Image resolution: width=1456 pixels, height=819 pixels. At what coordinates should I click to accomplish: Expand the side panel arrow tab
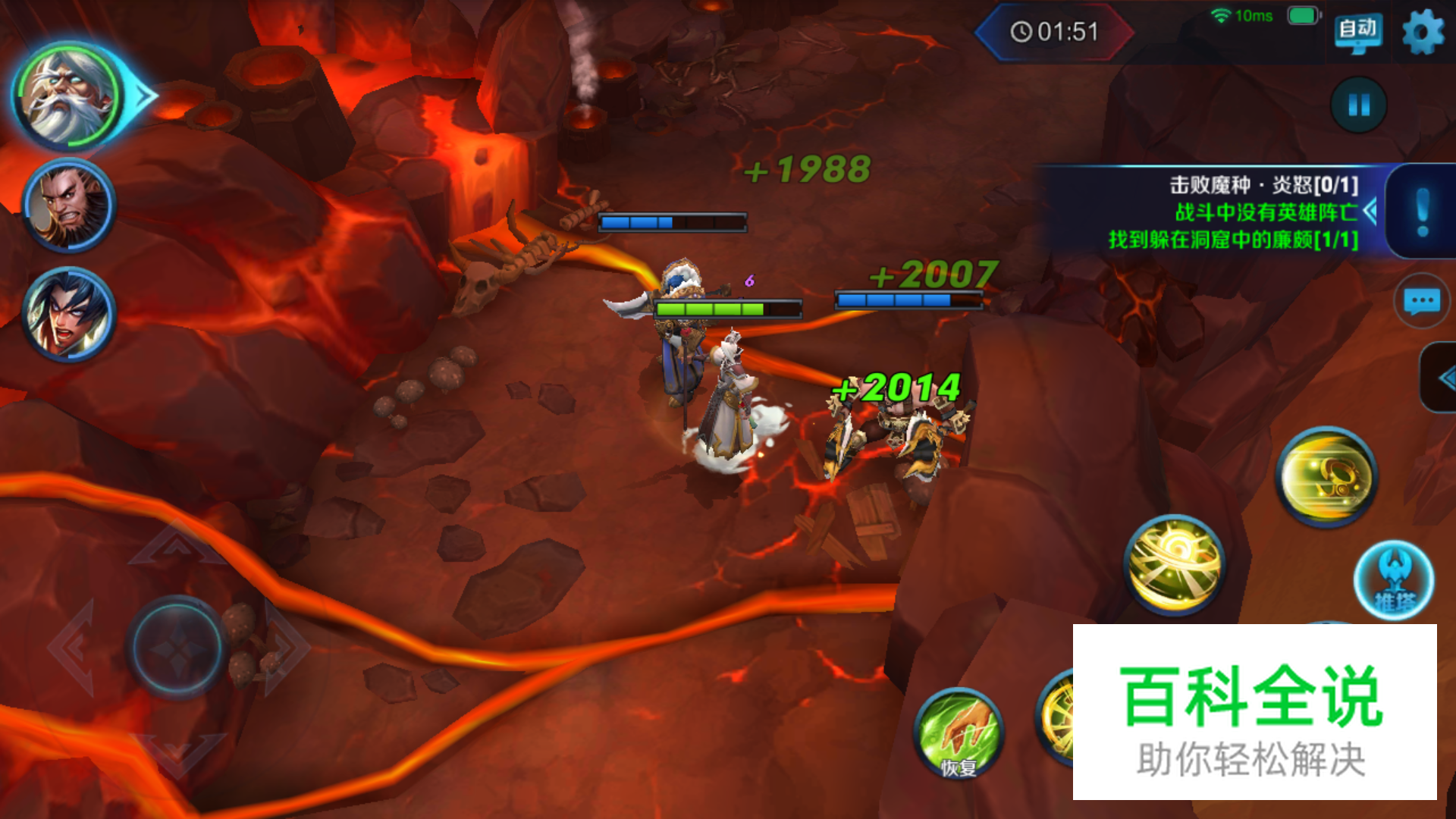click(1441, 378)
